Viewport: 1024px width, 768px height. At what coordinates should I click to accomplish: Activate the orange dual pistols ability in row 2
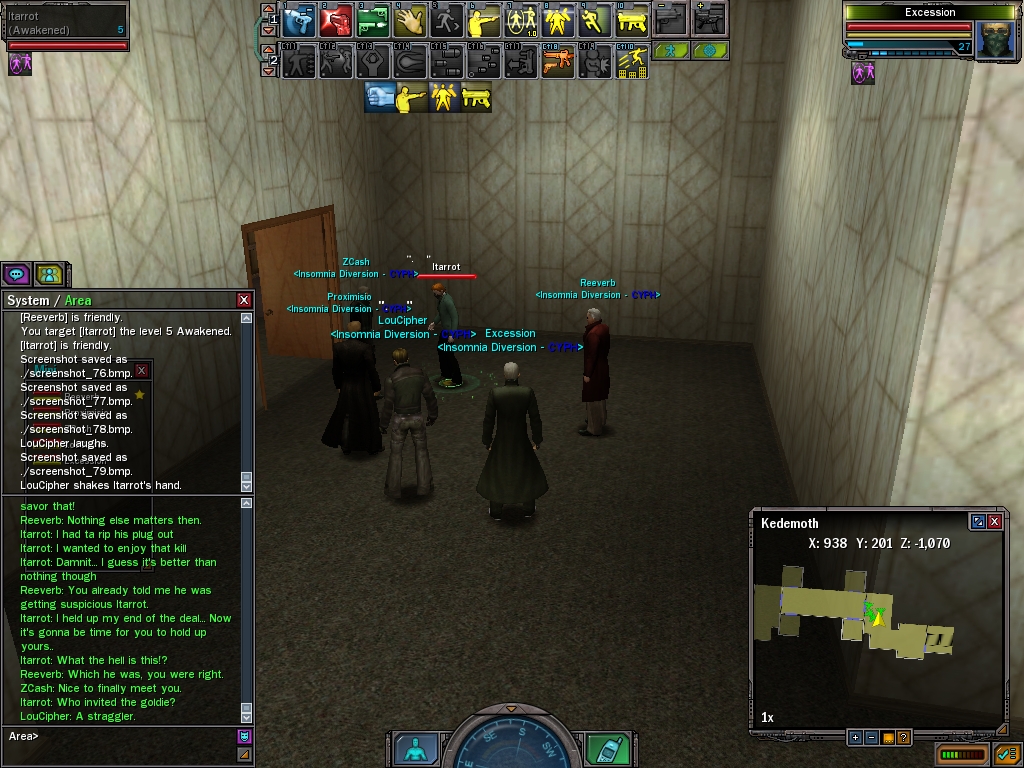coord(558,61)
